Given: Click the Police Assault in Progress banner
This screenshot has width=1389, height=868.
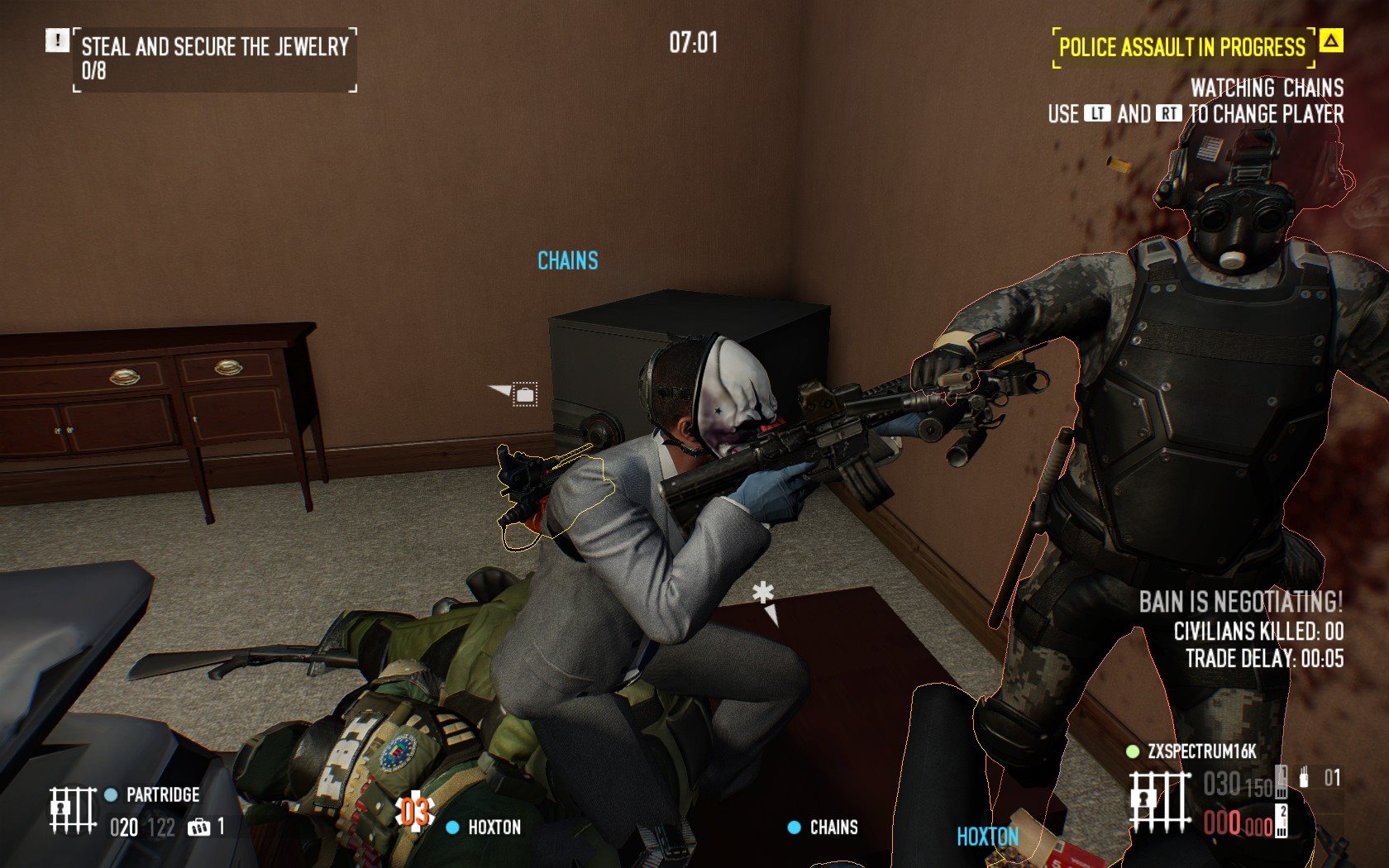Looking at the screenshot, I should tap(1181, 48).
